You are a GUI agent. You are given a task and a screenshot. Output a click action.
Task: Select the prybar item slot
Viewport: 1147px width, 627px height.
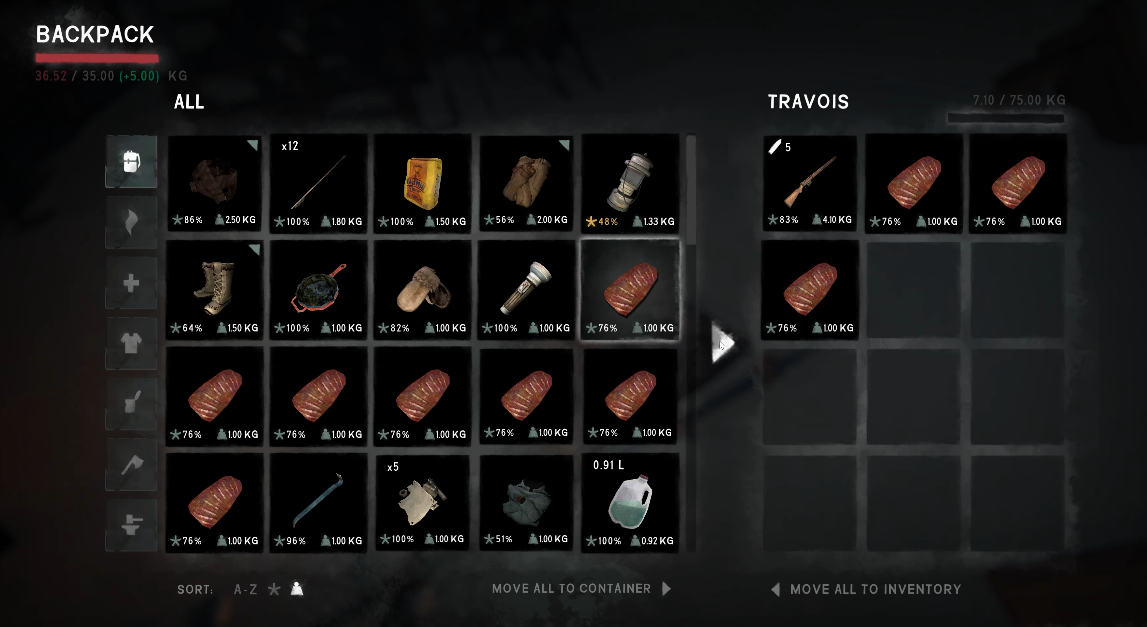point(318,502)
